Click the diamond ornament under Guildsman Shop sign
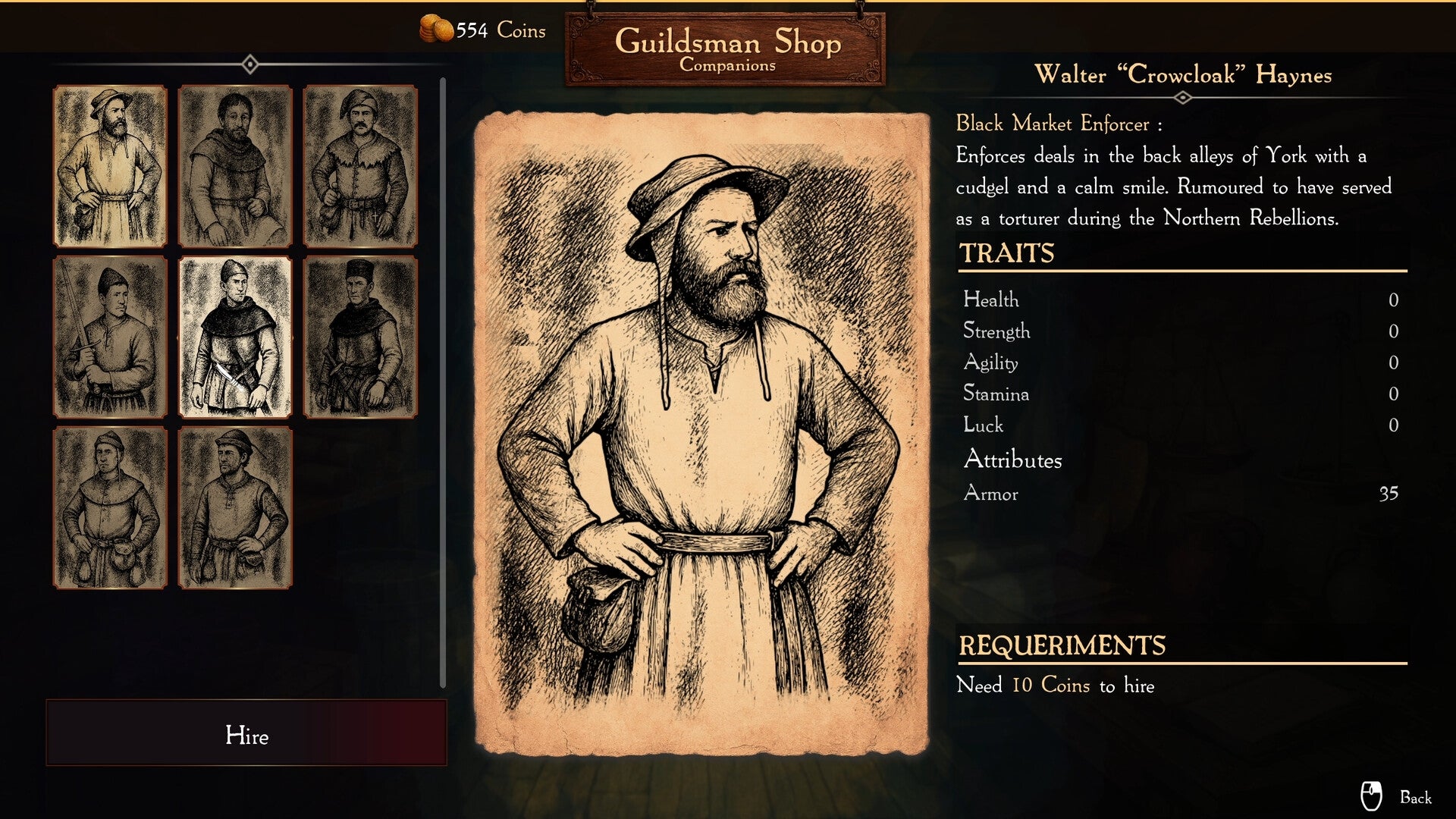The width and height of the screenshot is (1456, 819). [250, 64]
